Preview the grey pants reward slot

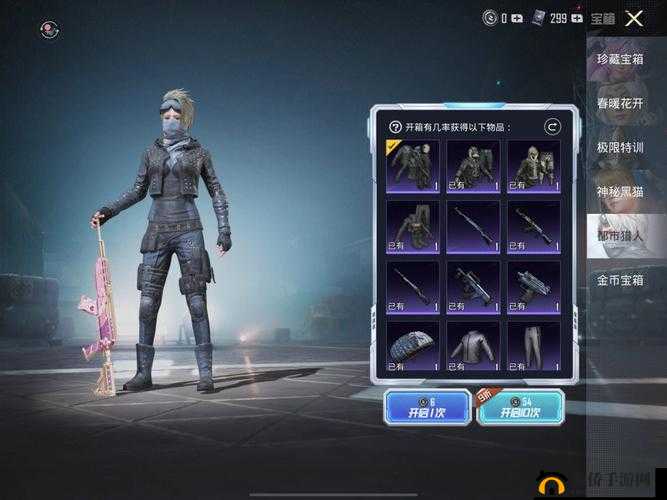[x=534, y=345]
